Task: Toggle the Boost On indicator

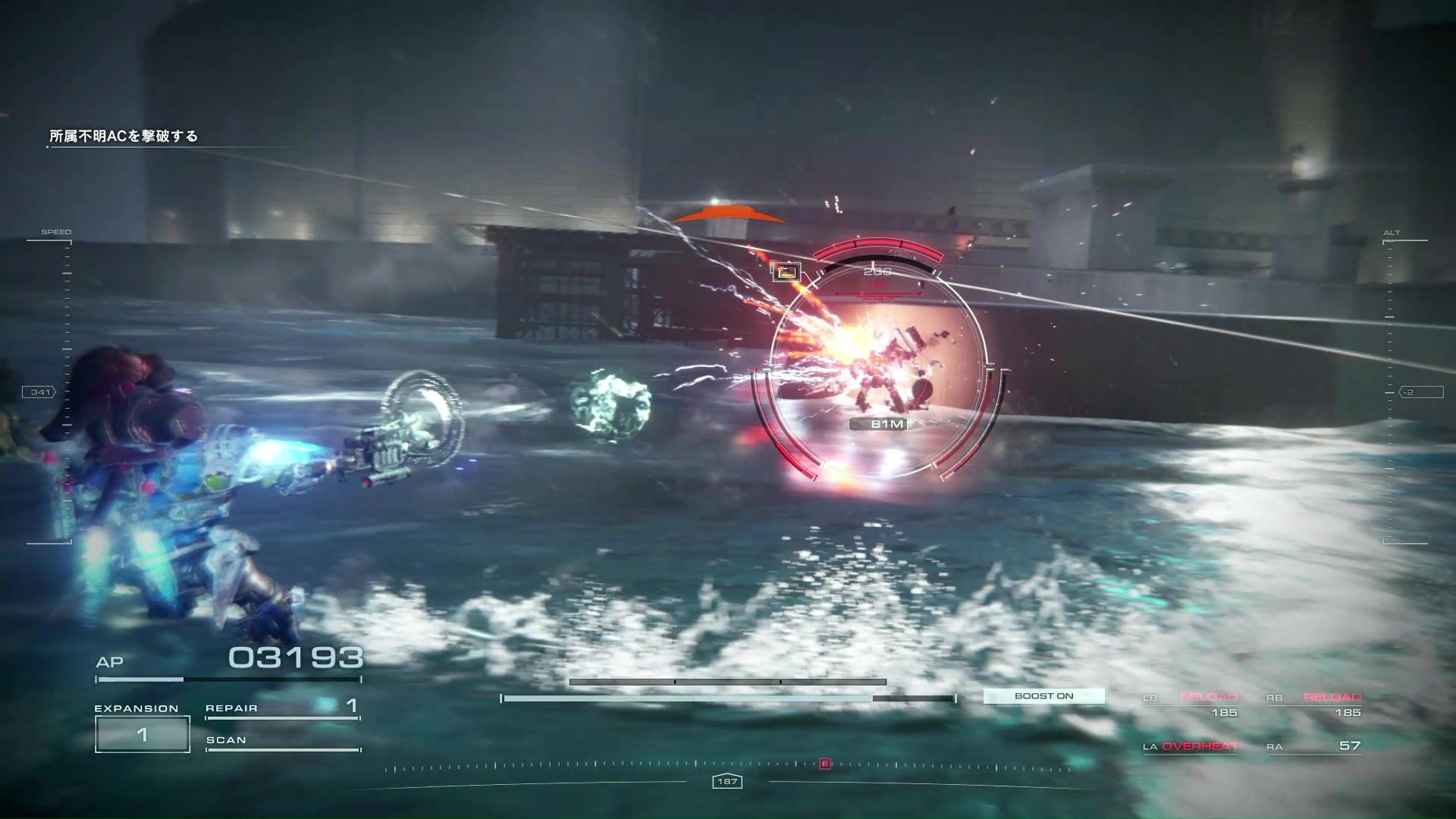Action: point(1043,696)
